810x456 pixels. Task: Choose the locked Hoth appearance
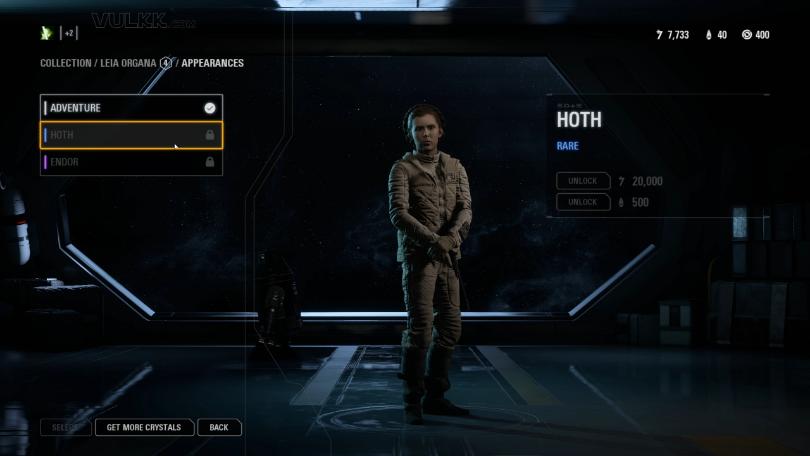(130, 135)
